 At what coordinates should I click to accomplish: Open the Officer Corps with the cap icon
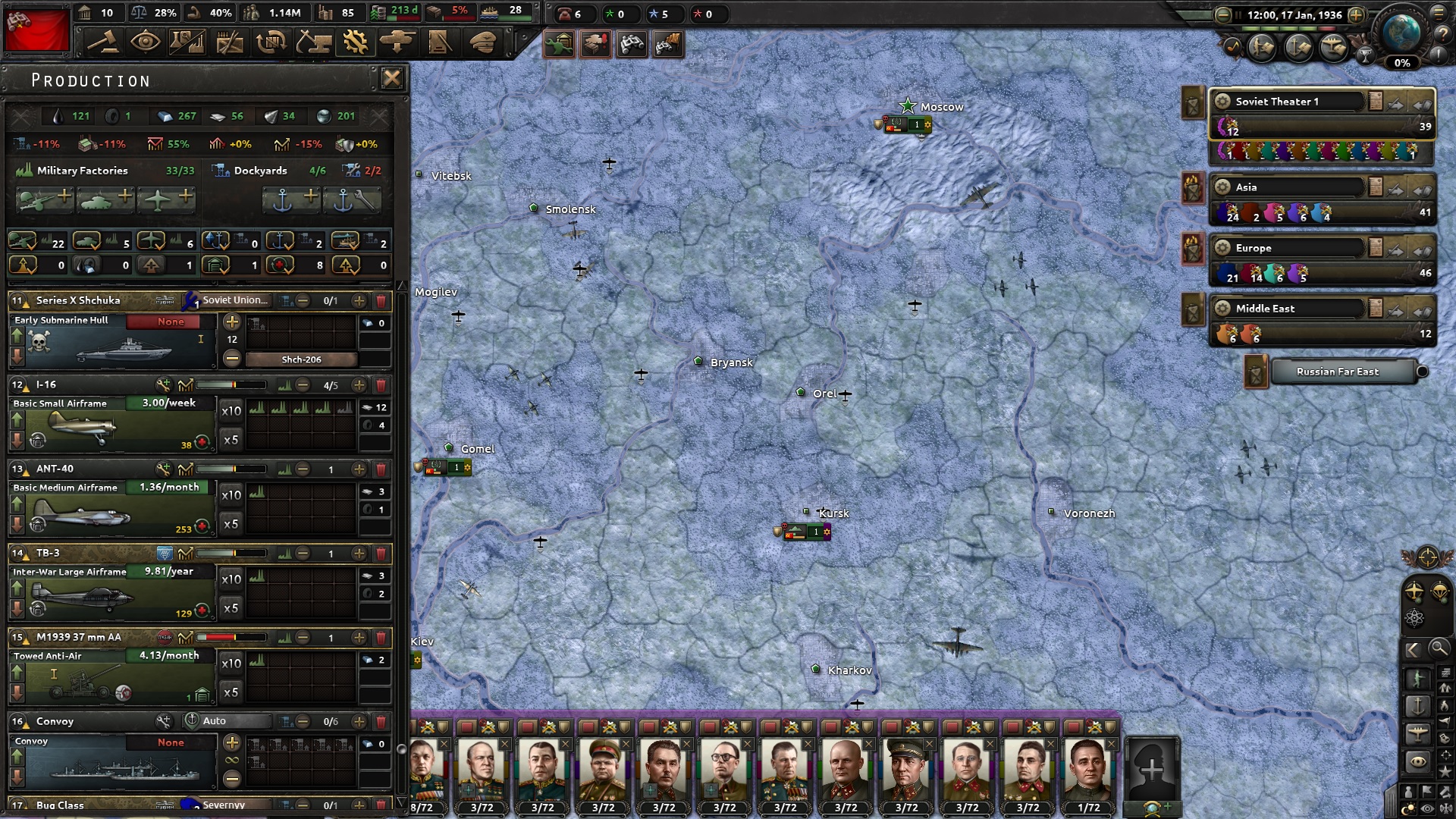pos(482,42)
